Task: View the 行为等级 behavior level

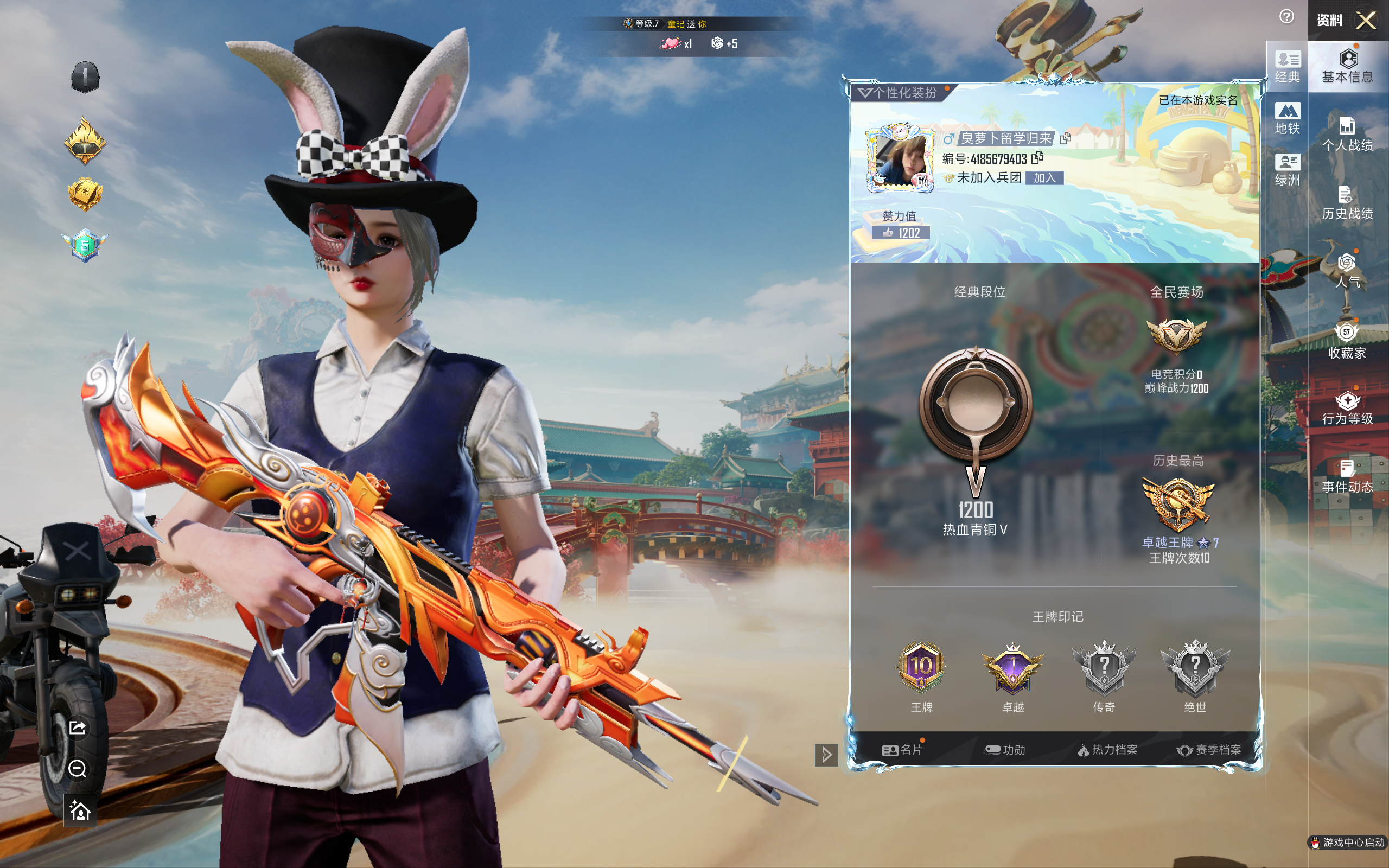Action: tap(1347, 408)
